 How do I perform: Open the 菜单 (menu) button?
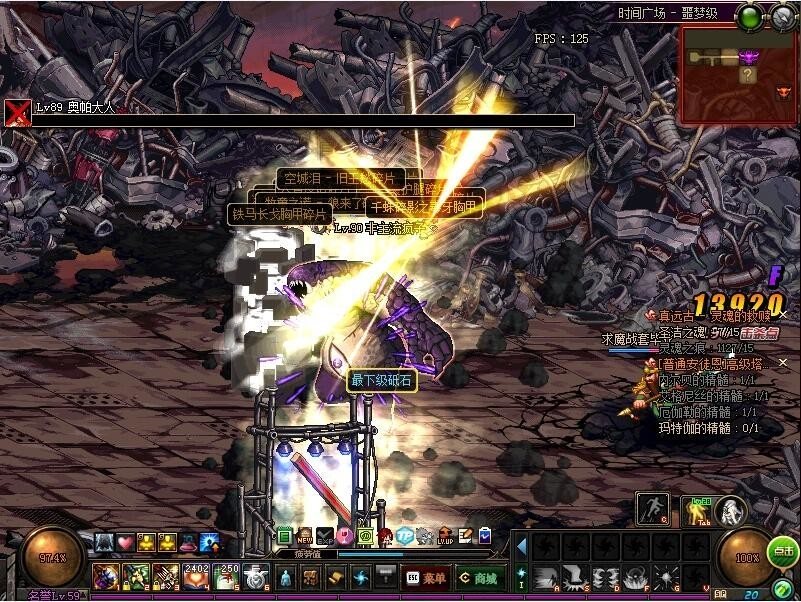[424, 577]
